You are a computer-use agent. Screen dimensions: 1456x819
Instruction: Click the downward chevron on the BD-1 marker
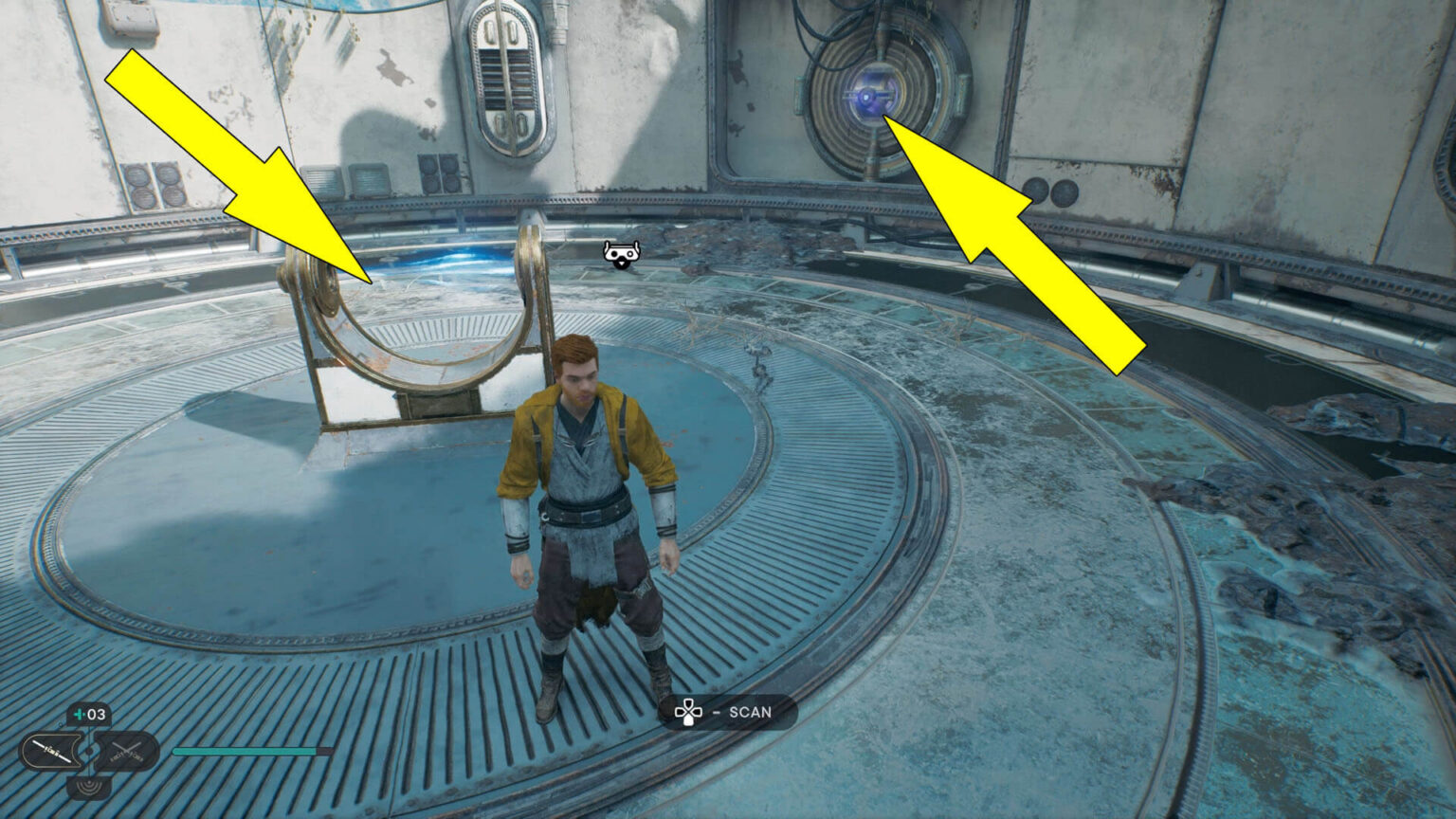pos(620,265)
